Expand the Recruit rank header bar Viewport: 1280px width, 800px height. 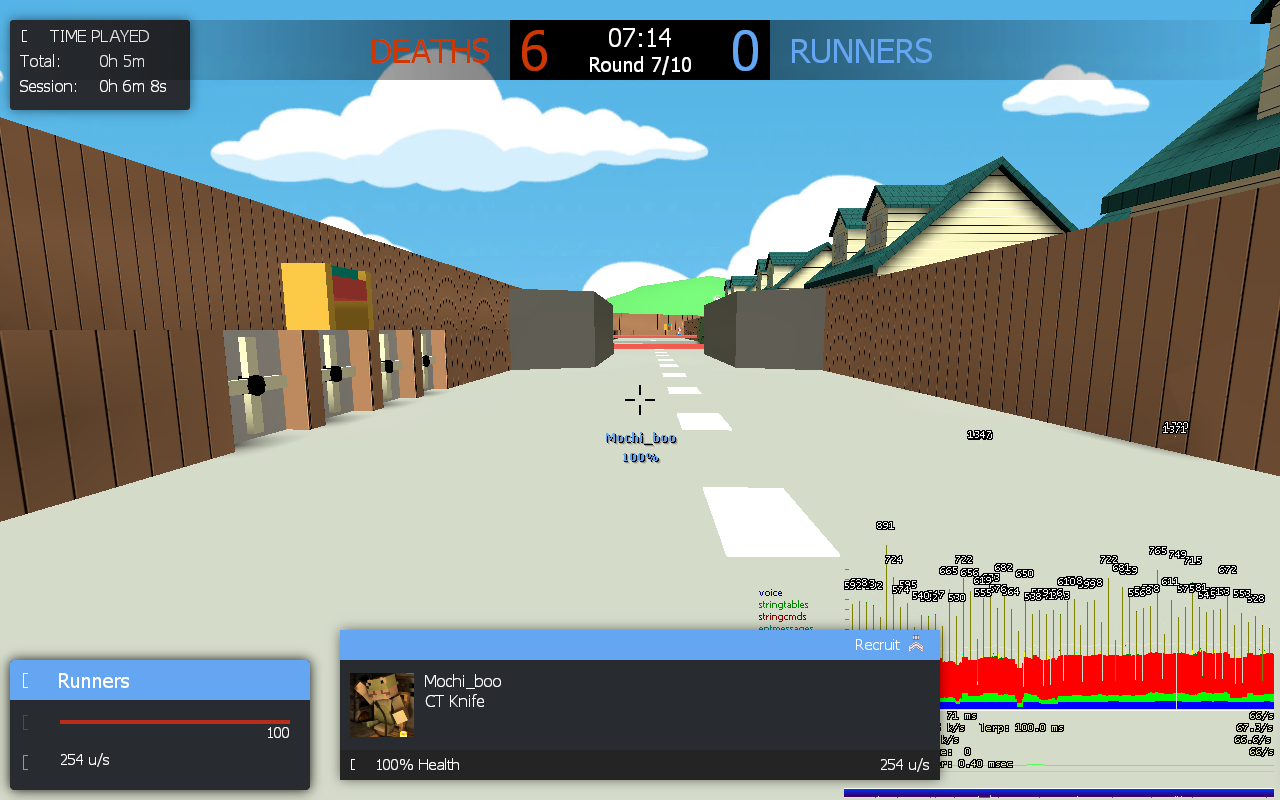click(x=640, y=644)
